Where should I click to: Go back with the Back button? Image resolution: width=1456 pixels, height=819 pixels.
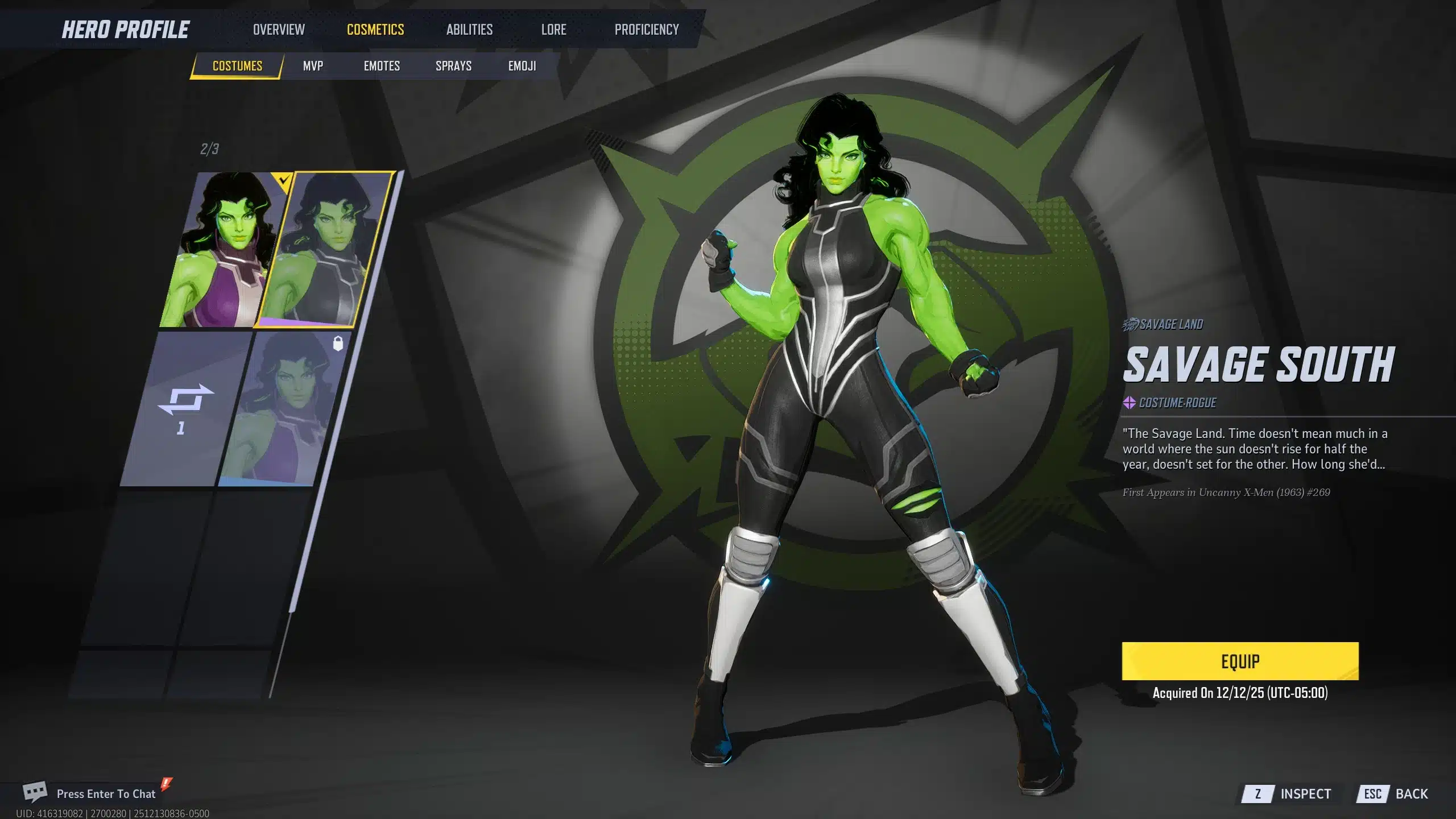(x=1396, y=794)
